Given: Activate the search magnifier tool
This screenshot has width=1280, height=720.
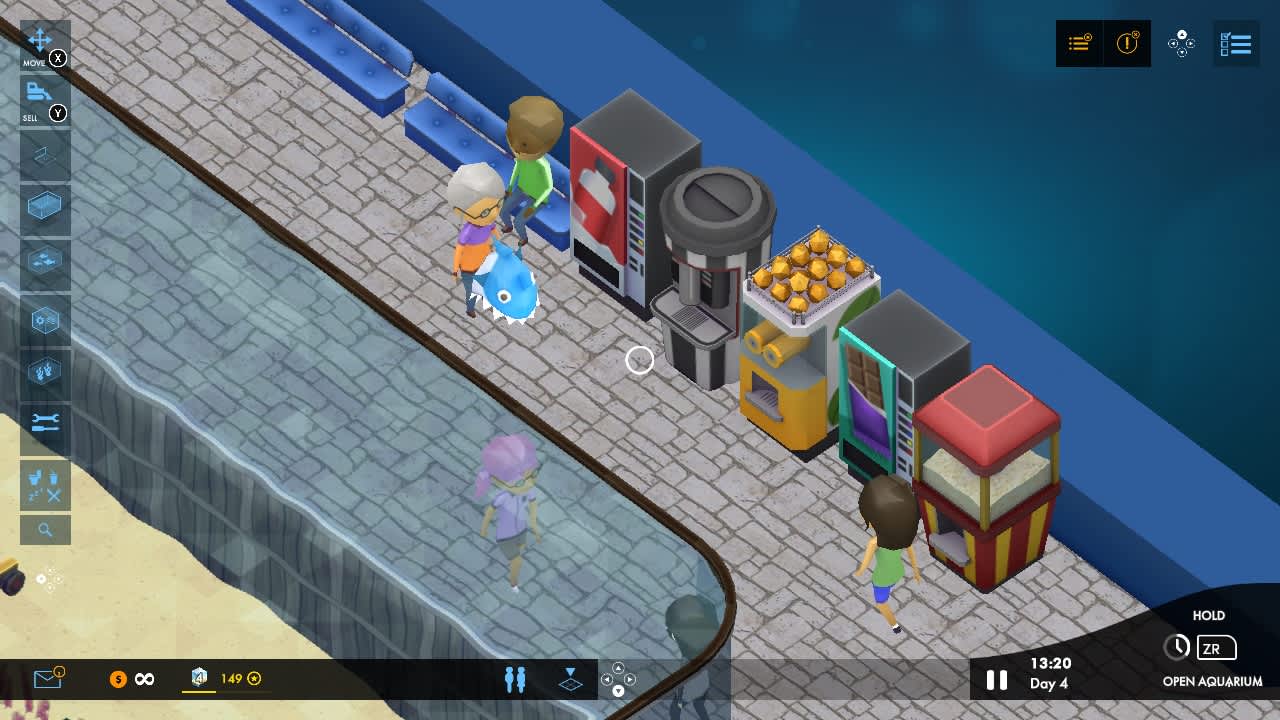Looking at the screenshot, I should [44, 529].
